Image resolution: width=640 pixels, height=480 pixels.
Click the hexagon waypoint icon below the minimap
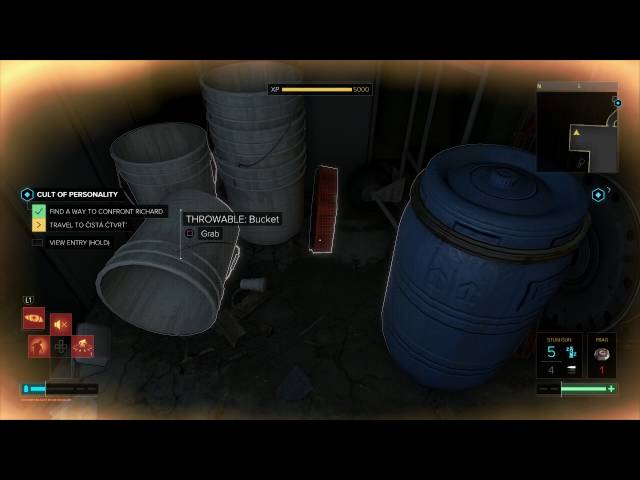tap(599, 194)
